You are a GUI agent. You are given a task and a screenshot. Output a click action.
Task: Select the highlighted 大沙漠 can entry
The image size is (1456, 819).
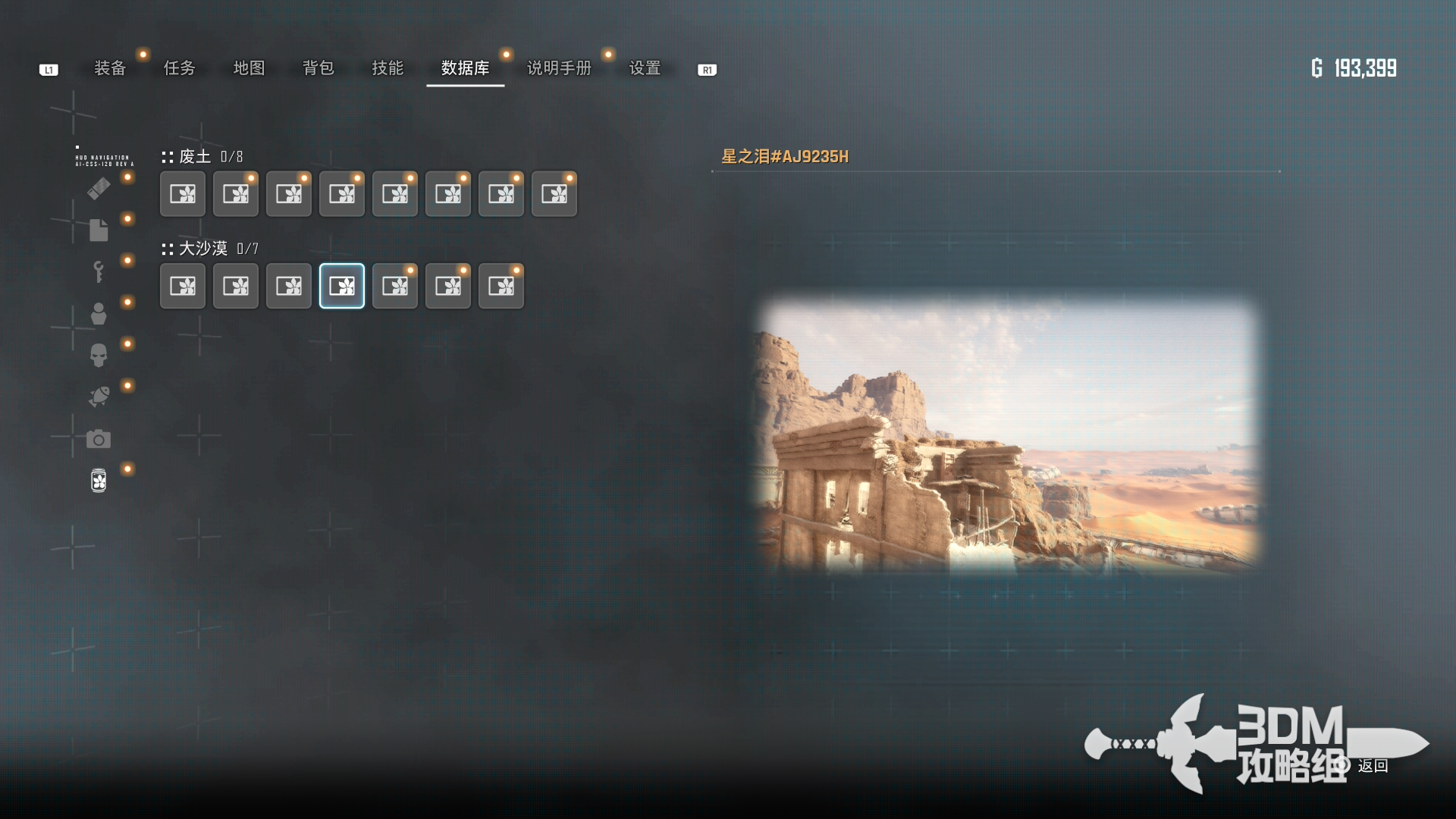pos(342,286)
